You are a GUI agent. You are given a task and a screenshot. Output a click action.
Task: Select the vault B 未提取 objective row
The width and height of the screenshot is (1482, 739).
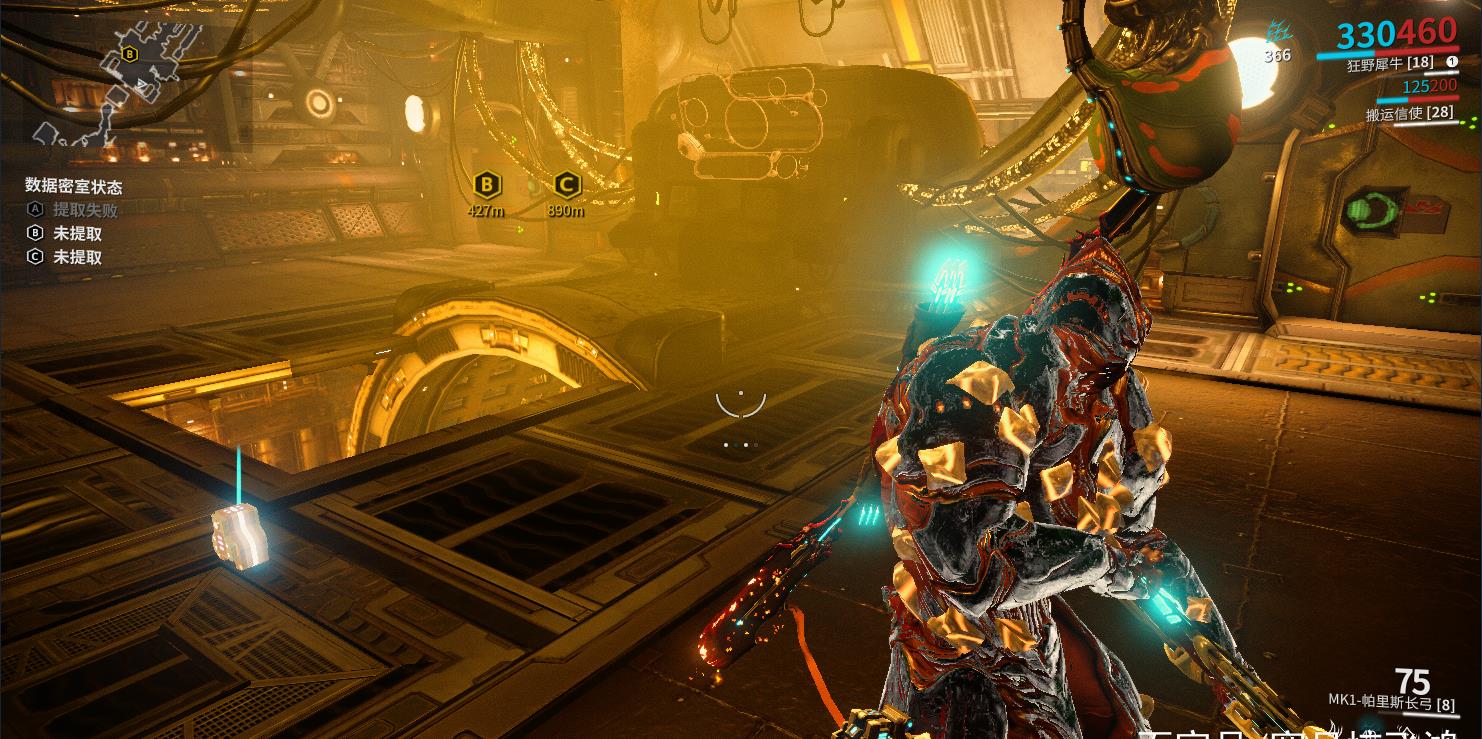(x=64, y=233)
